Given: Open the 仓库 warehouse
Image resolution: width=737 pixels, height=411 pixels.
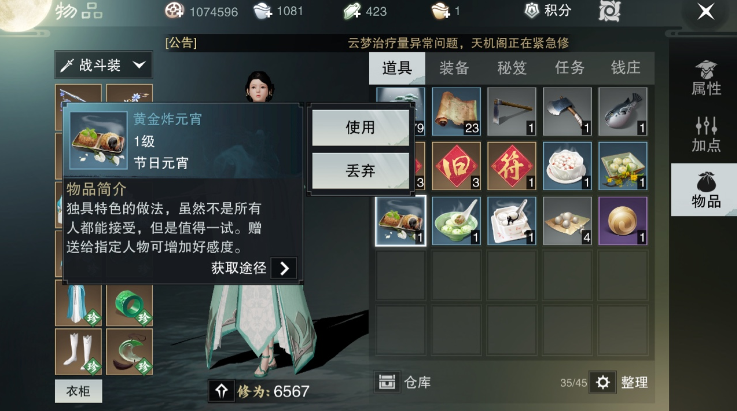Looking at the screenshot, I should pos(403,382).
